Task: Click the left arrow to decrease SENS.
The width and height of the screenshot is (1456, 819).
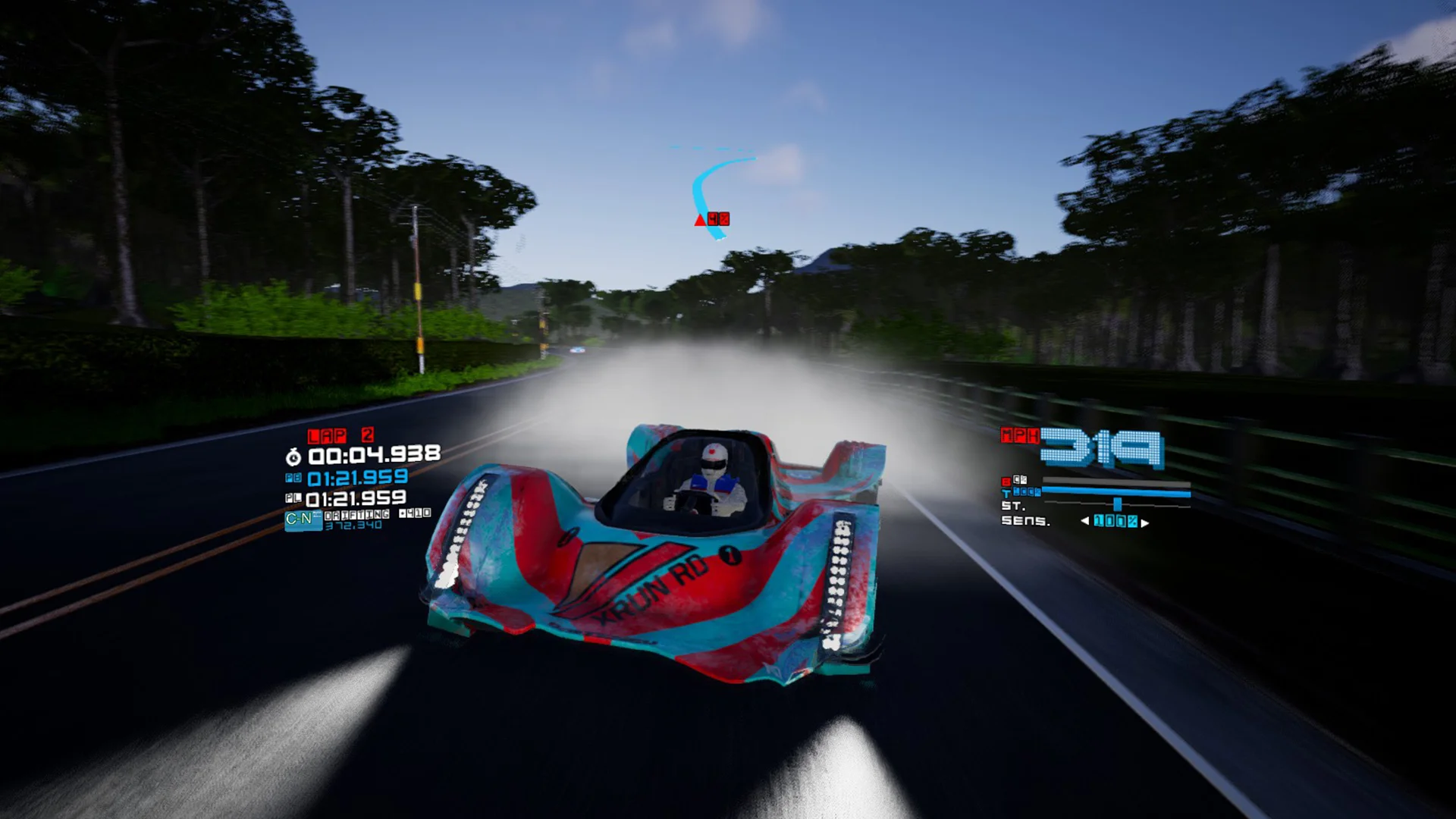Action: click(x=1085, y=522)
